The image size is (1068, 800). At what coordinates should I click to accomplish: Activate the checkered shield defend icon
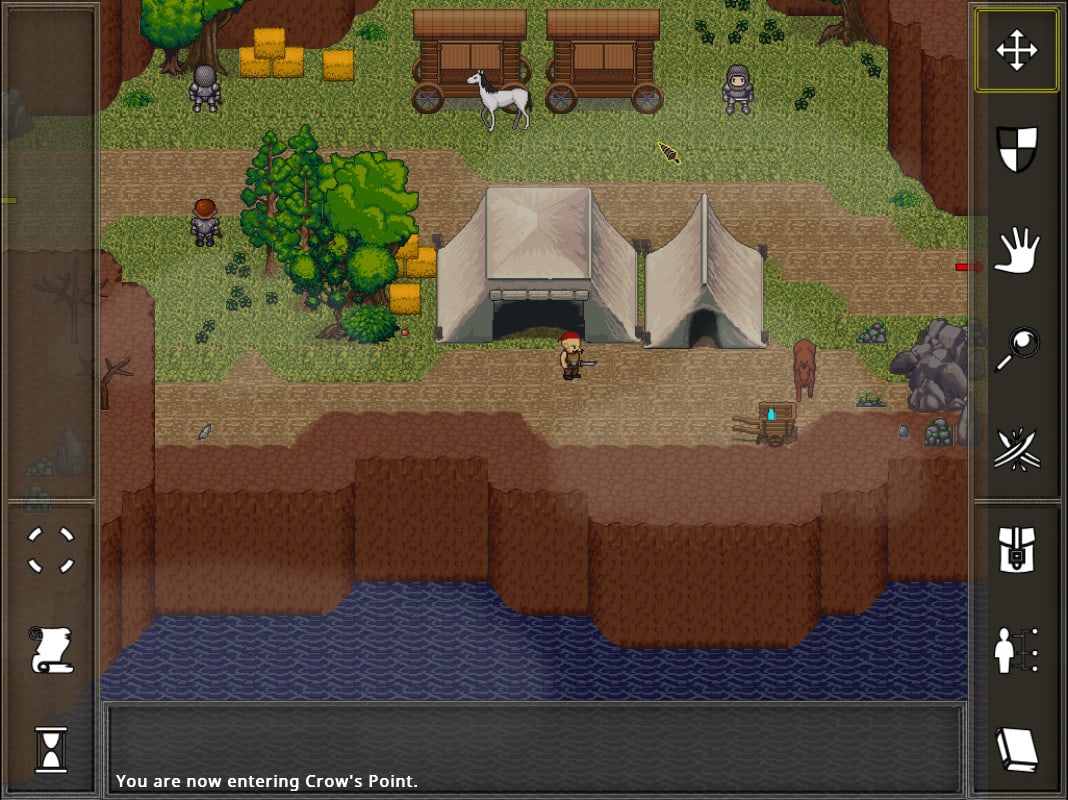[1017, 149]
